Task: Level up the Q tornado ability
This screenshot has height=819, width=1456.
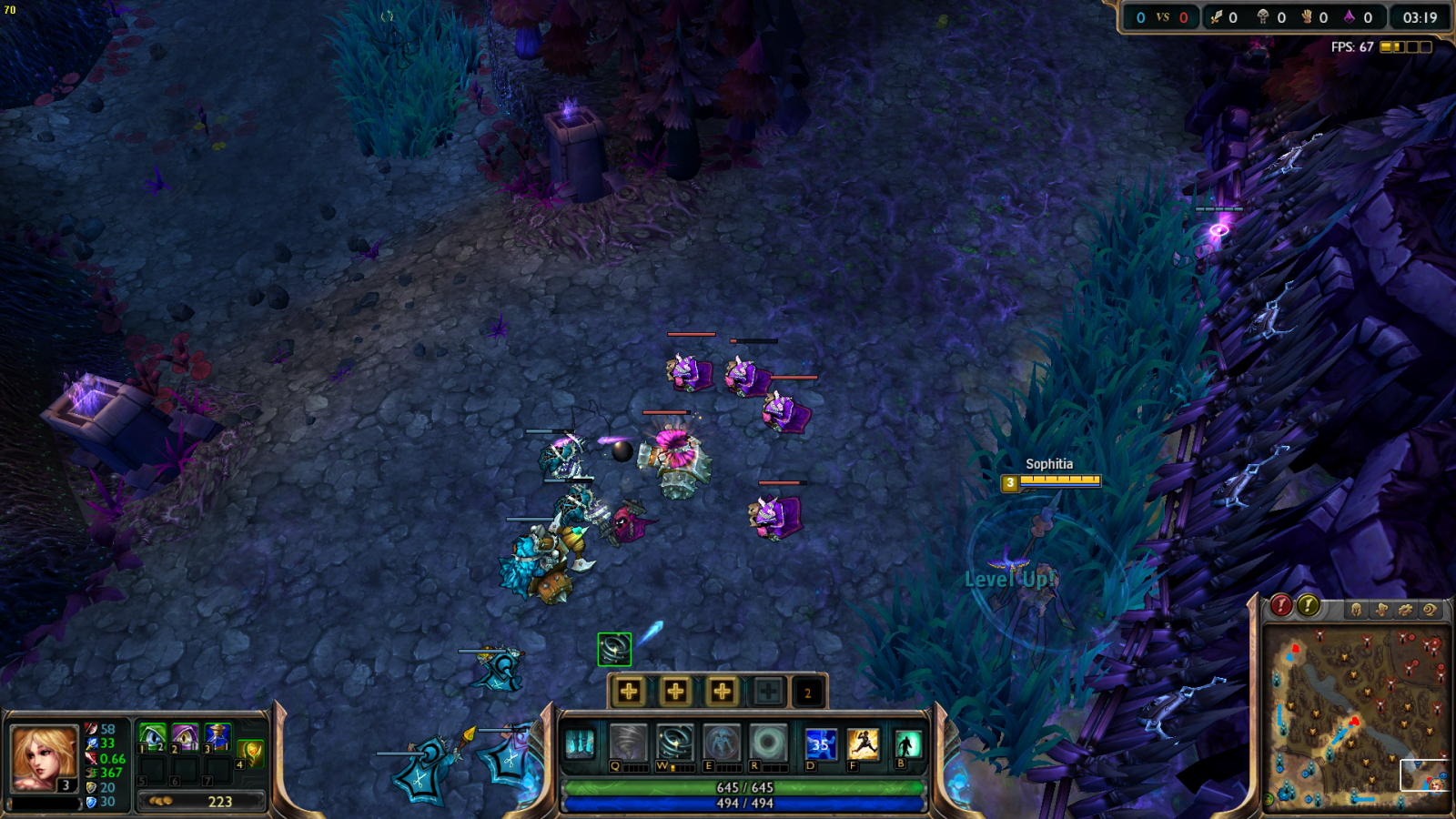Action: (629, 692)
